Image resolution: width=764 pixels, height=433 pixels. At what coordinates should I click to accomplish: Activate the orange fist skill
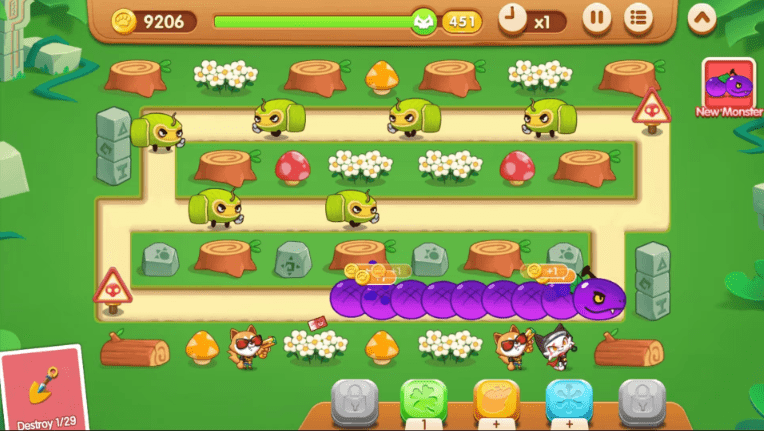(x=497, y=400)
